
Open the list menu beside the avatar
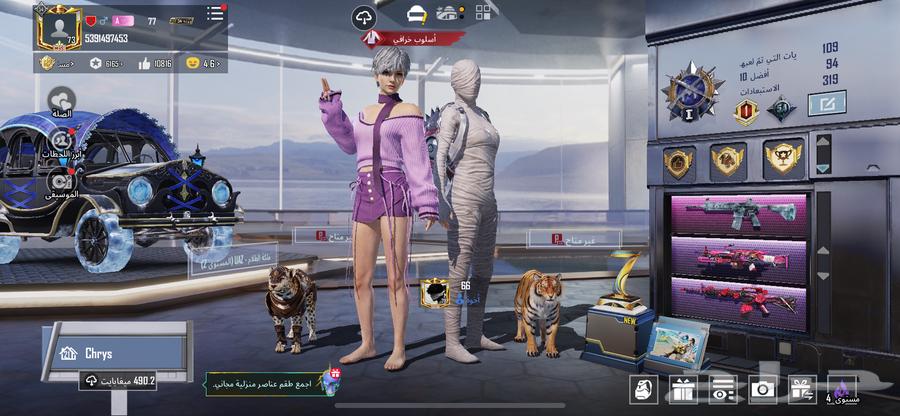click(x=215, y=14)
